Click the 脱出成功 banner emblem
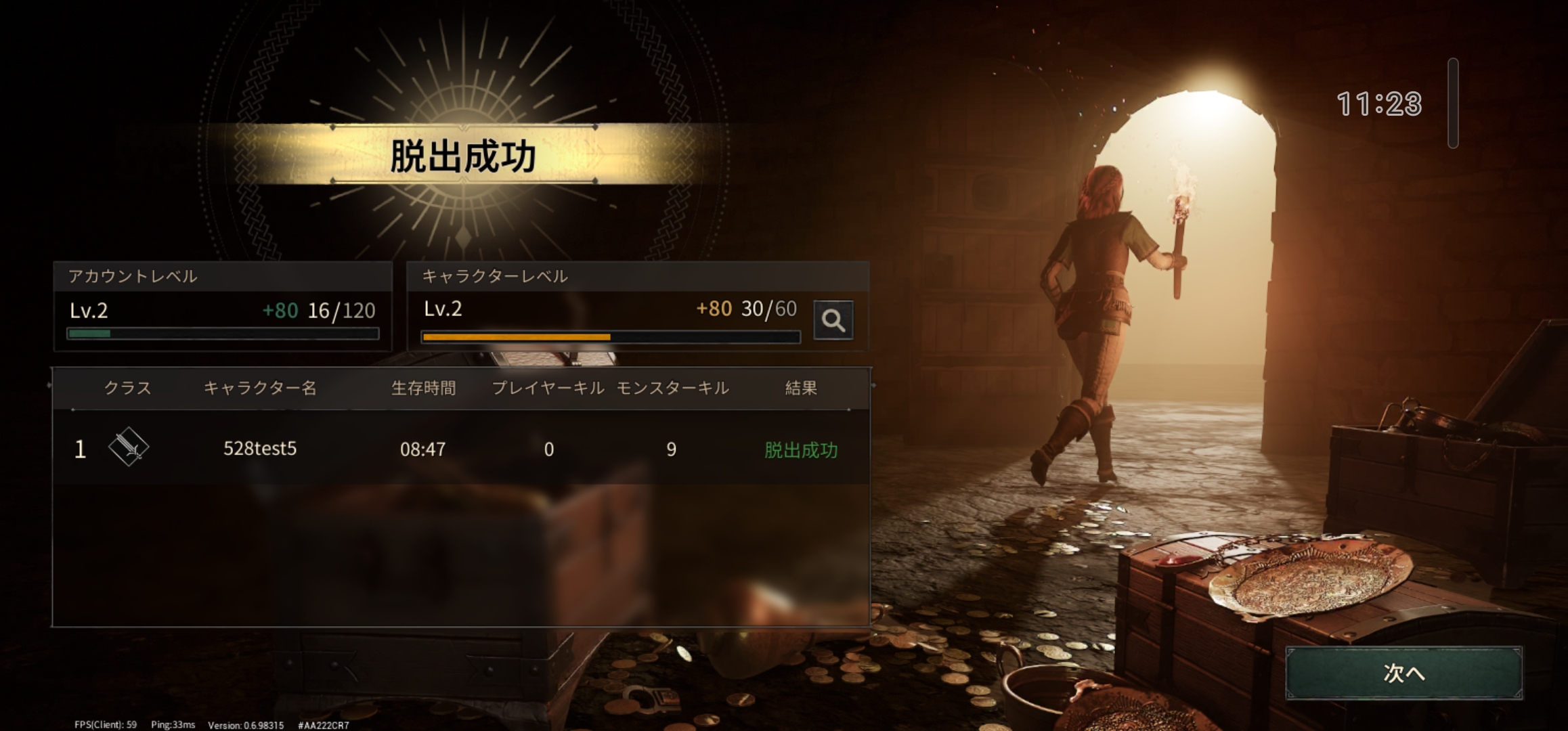 point(462,154)
